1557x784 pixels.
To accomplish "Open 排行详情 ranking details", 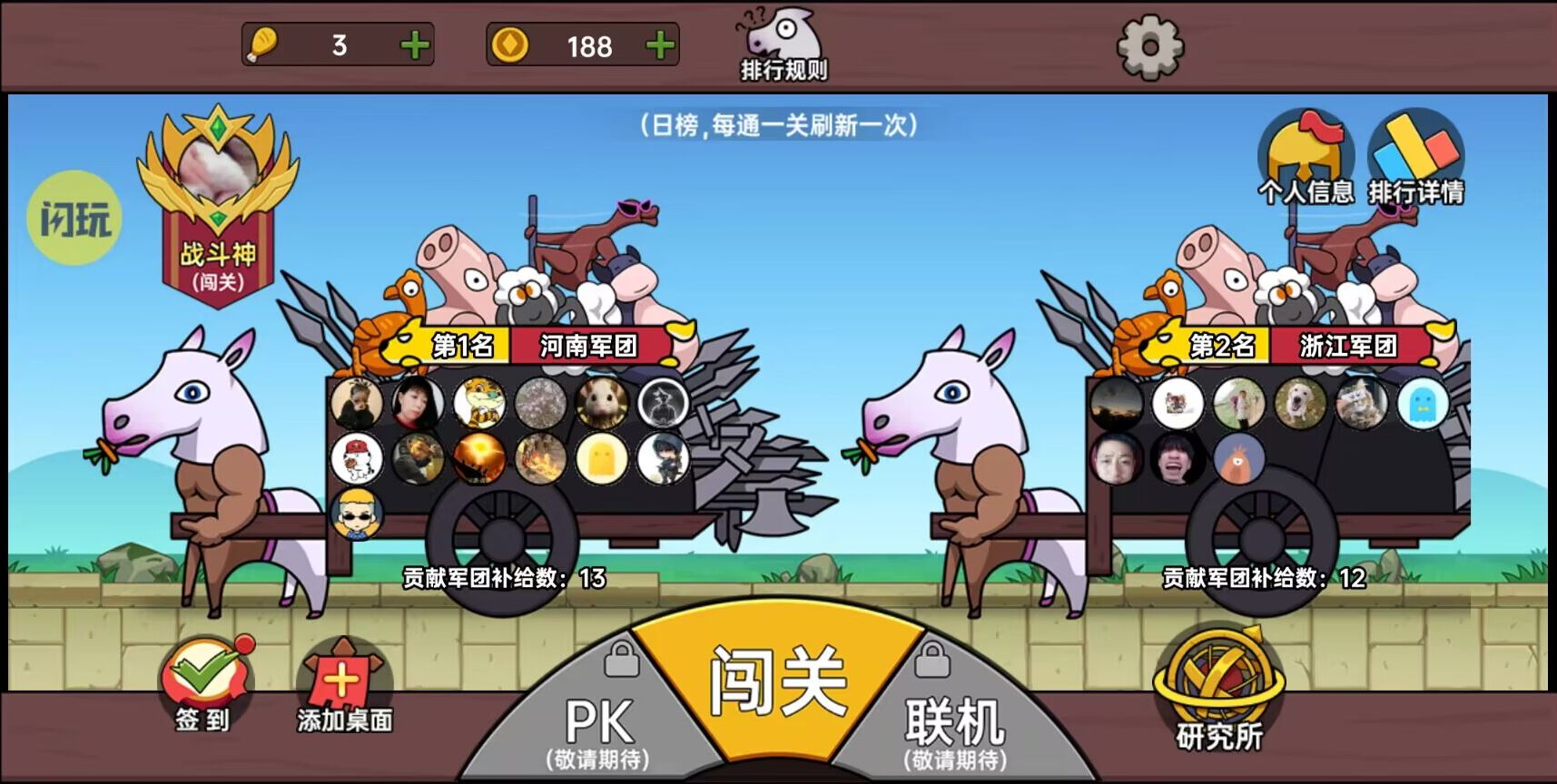I will coord(1417,154).
